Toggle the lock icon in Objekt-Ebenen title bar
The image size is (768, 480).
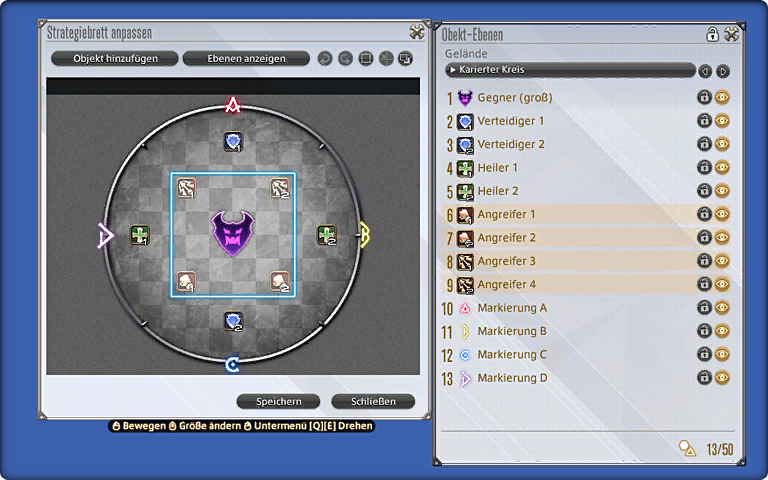pyautogui.click(x=712, y=34)
